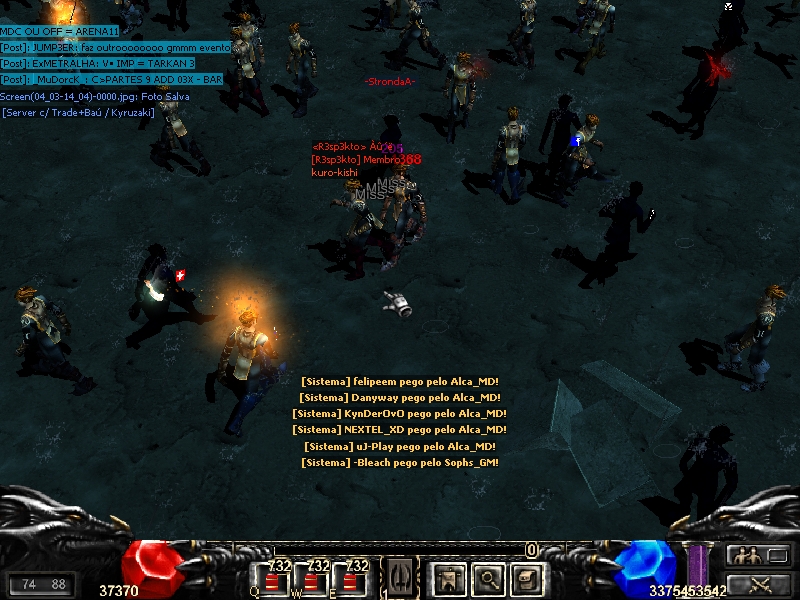
Task: Use the potion in the Q slot
Action: click(273, 579)
